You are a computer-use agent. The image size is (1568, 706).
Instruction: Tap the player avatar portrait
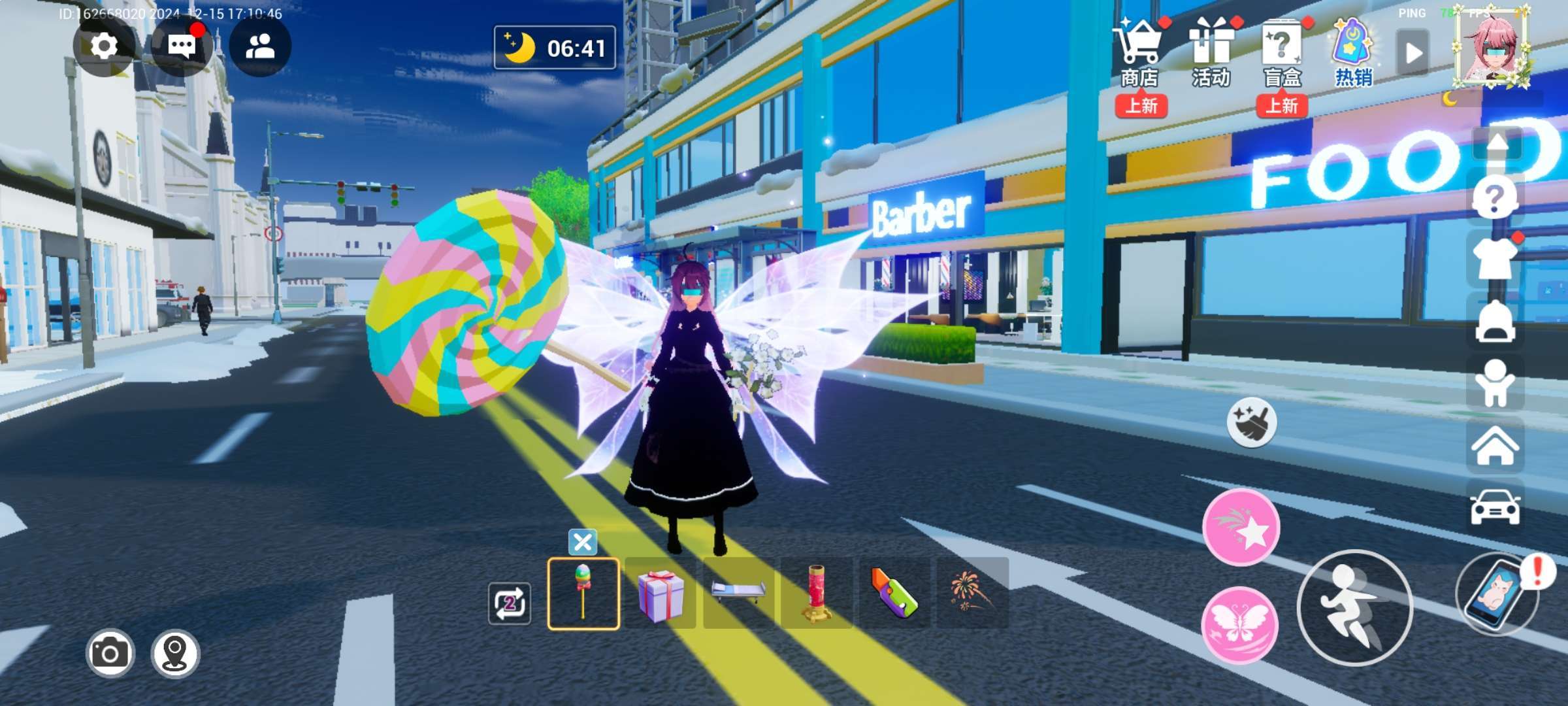[1492, 50]
